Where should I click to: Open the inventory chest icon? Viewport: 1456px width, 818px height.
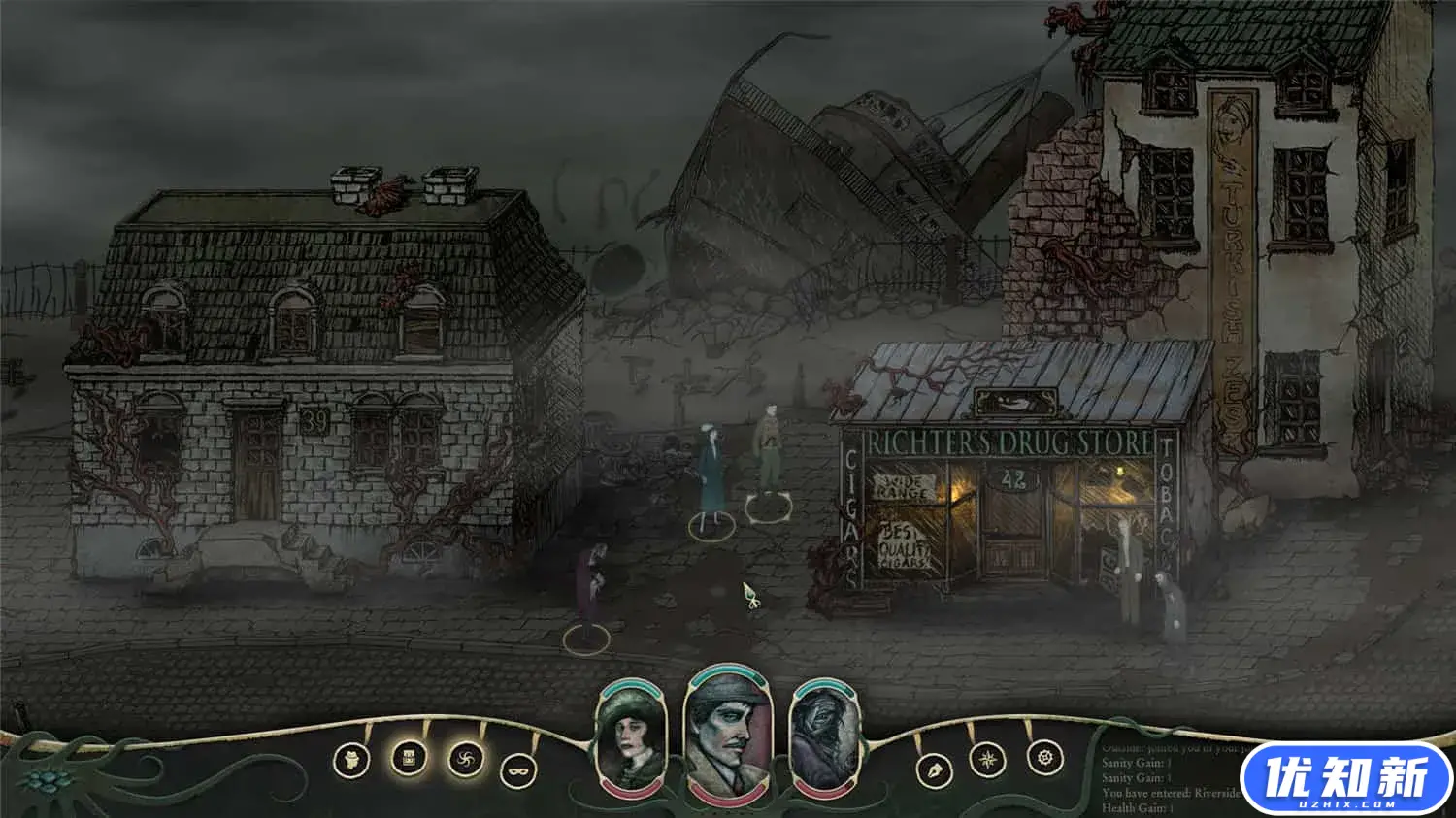point(409,758)
